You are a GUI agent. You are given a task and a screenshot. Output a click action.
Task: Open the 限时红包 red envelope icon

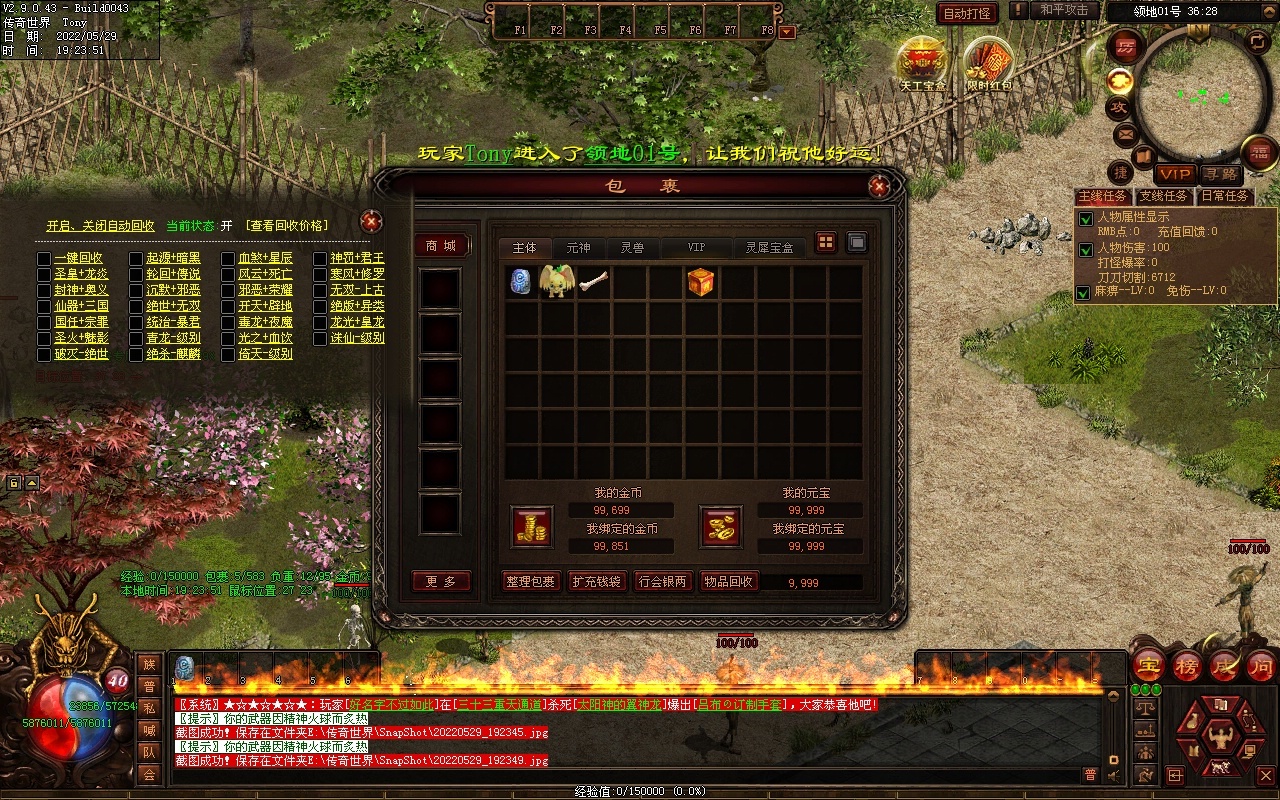(989, 62)
